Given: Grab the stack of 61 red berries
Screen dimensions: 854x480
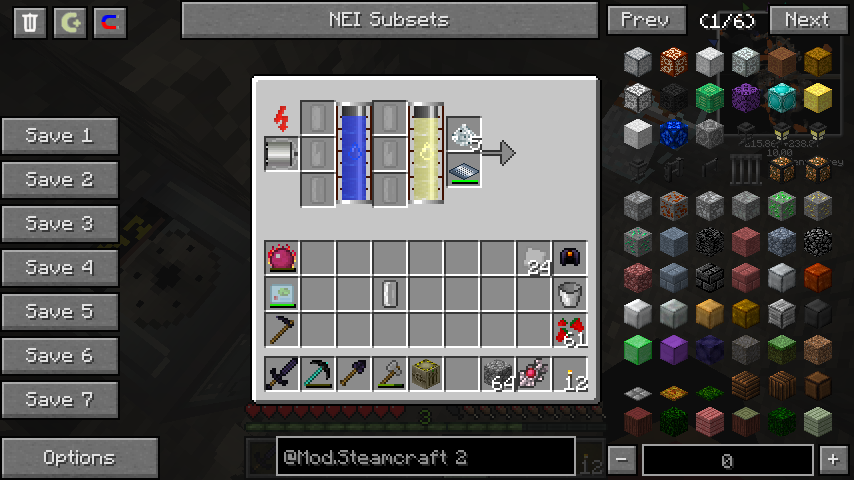Looking at the screenshot, I should point(570,330).
